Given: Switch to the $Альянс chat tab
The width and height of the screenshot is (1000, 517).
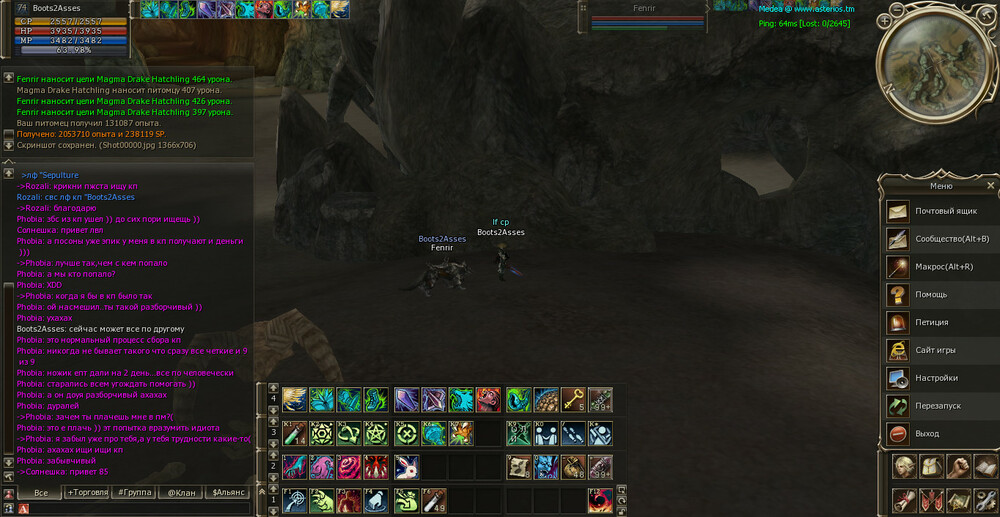Looking at the screenshot, I should pos(229,492).
